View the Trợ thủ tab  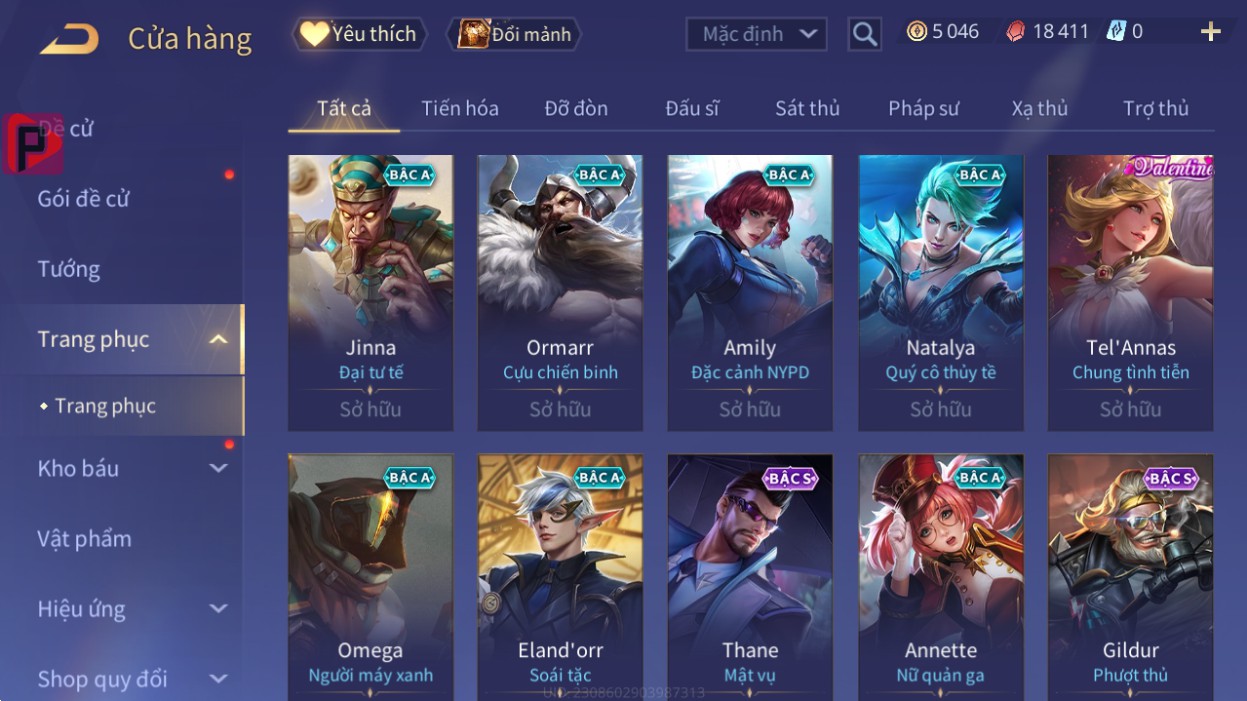click(x=1155, y=108)
